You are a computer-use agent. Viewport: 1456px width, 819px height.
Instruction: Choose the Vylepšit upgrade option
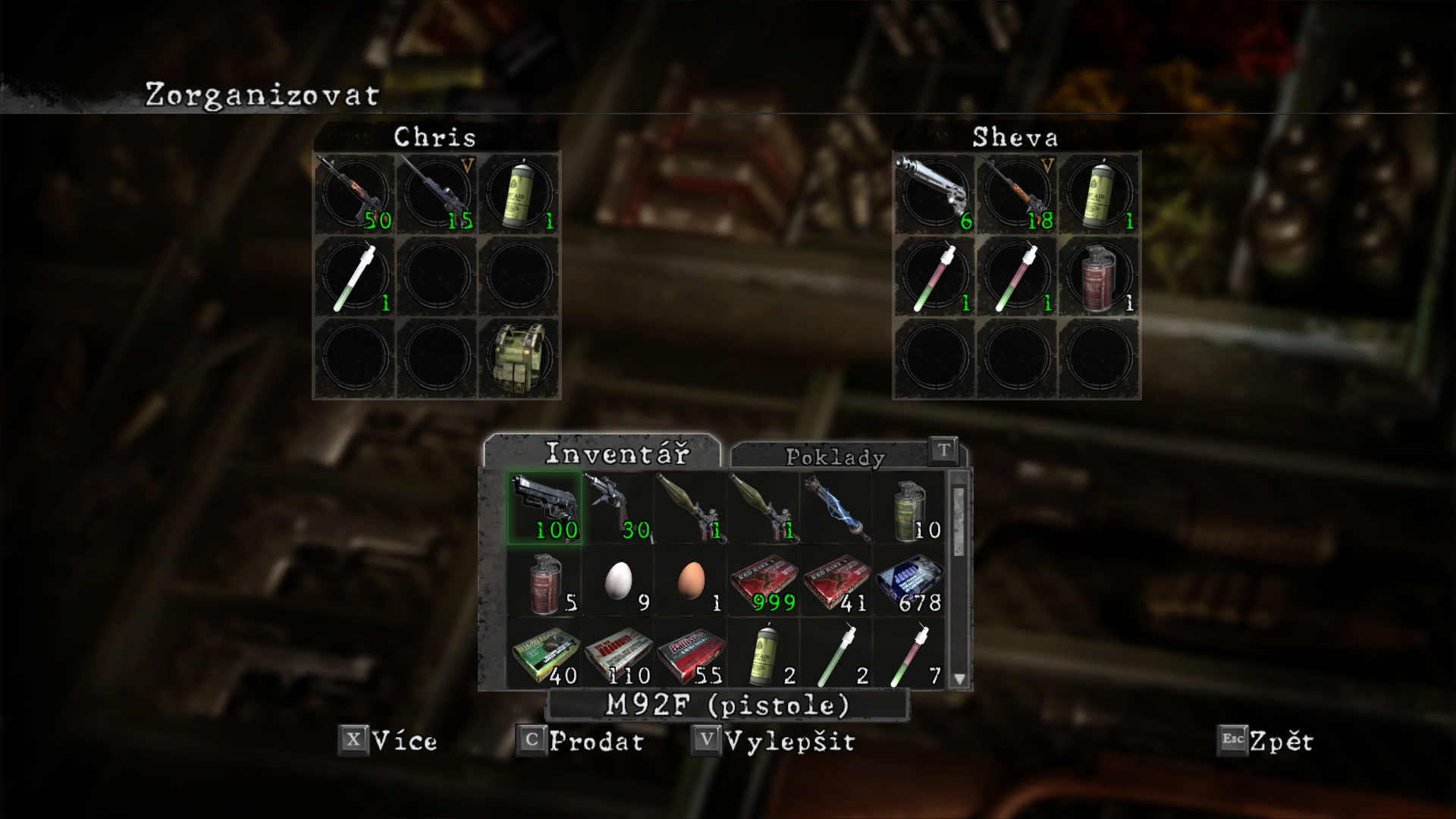pos(773,741)
